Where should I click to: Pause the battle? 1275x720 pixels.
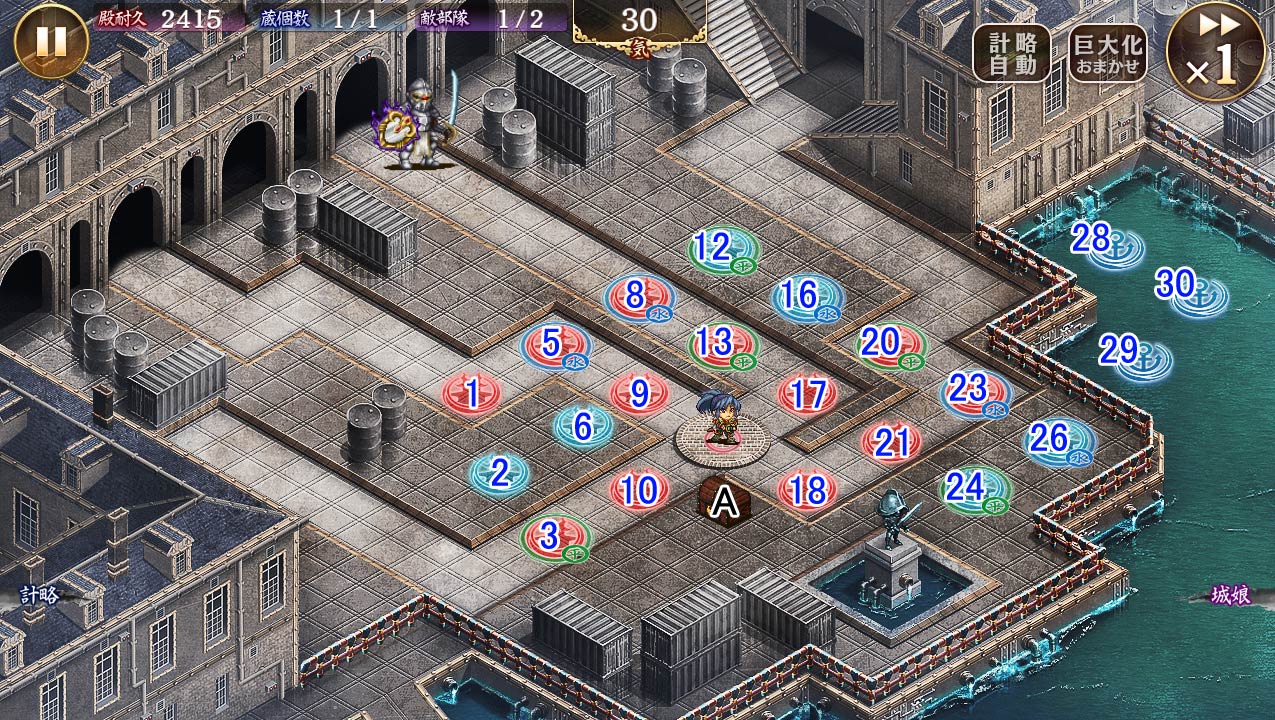[x=51, y=41]
